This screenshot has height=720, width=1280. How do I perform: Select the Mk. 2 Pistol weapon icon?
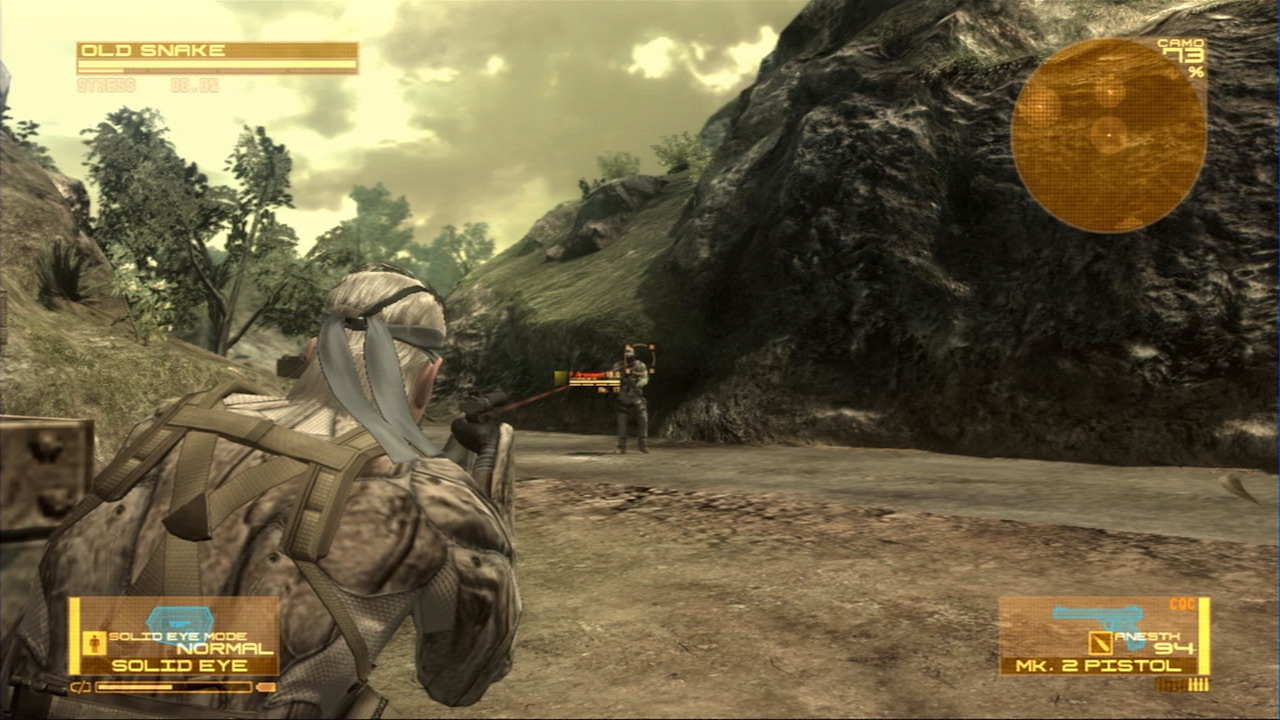coord(1096,617)
